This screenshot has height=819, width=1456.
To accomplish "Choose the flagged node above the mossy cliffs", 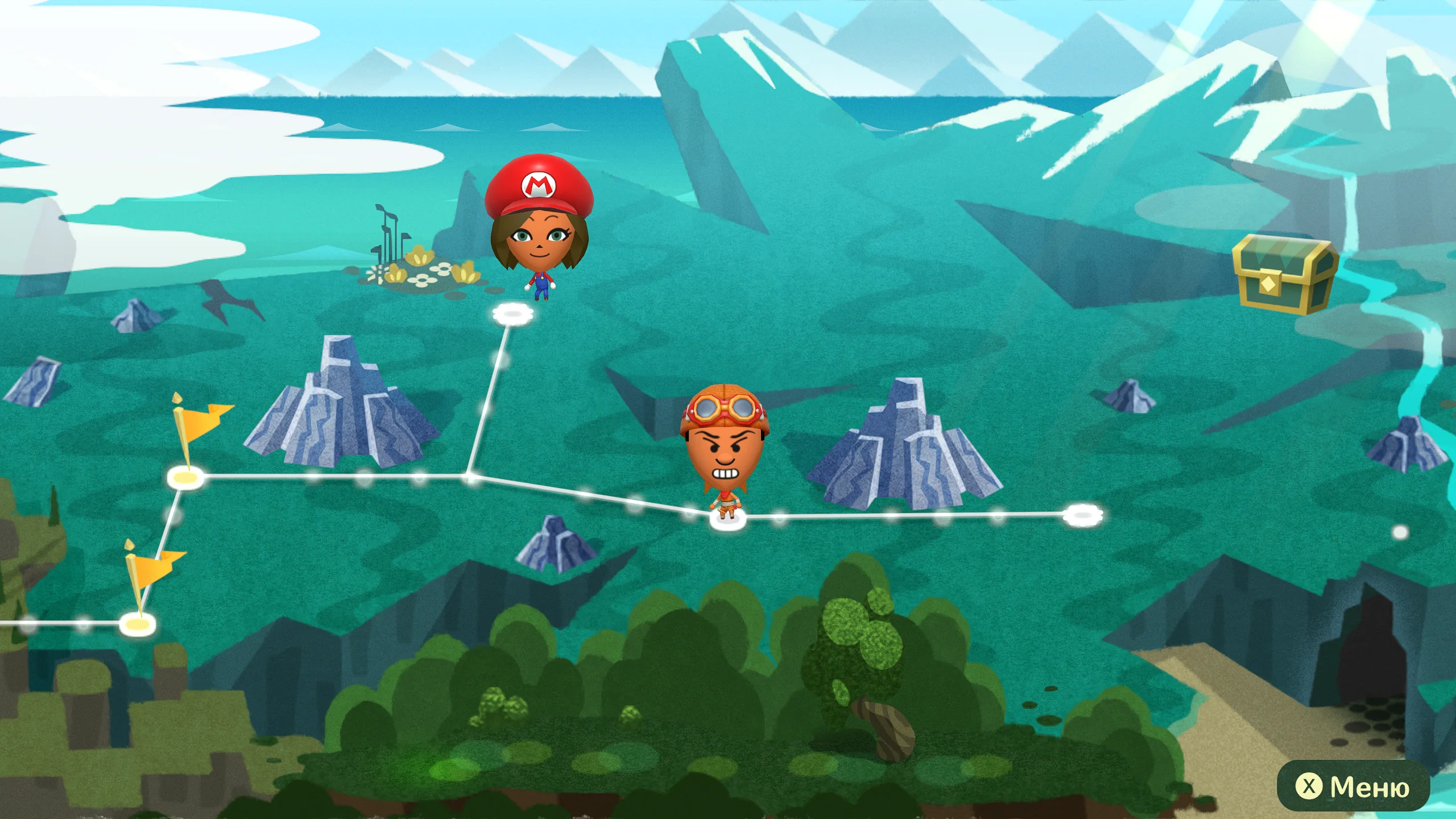I will coord(137,624).
